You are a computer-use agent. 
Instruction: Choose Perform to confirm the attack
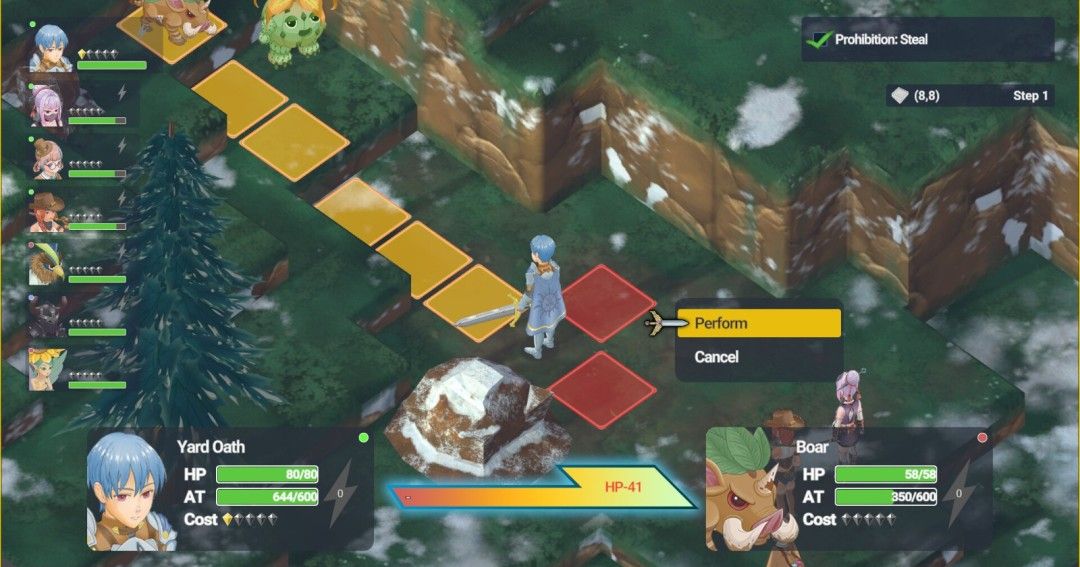tap(758, 323)
